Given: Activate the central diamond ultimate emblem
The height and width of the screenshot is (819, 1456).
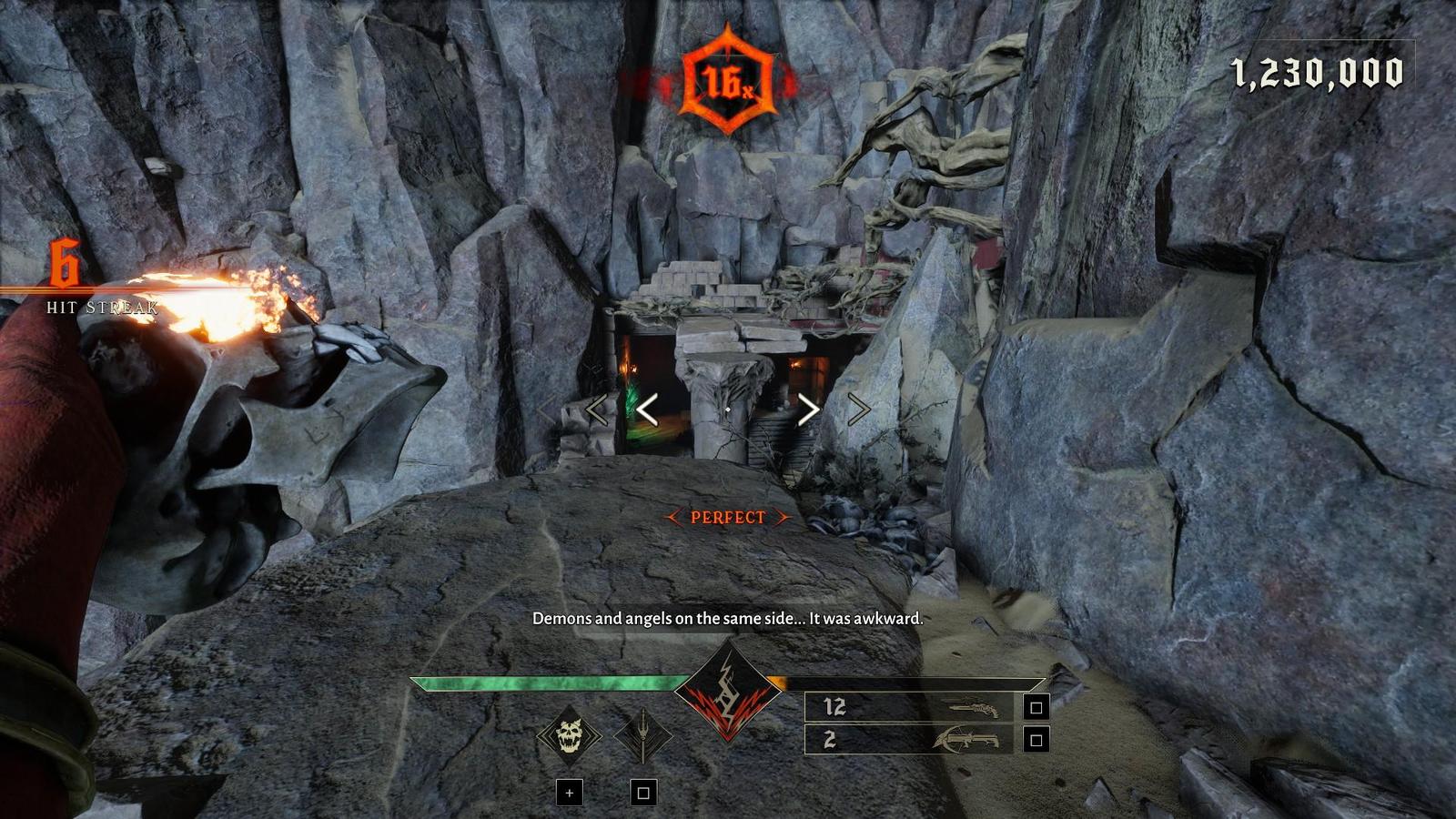Looking at the screenshot, I should [x=727, y=691].
